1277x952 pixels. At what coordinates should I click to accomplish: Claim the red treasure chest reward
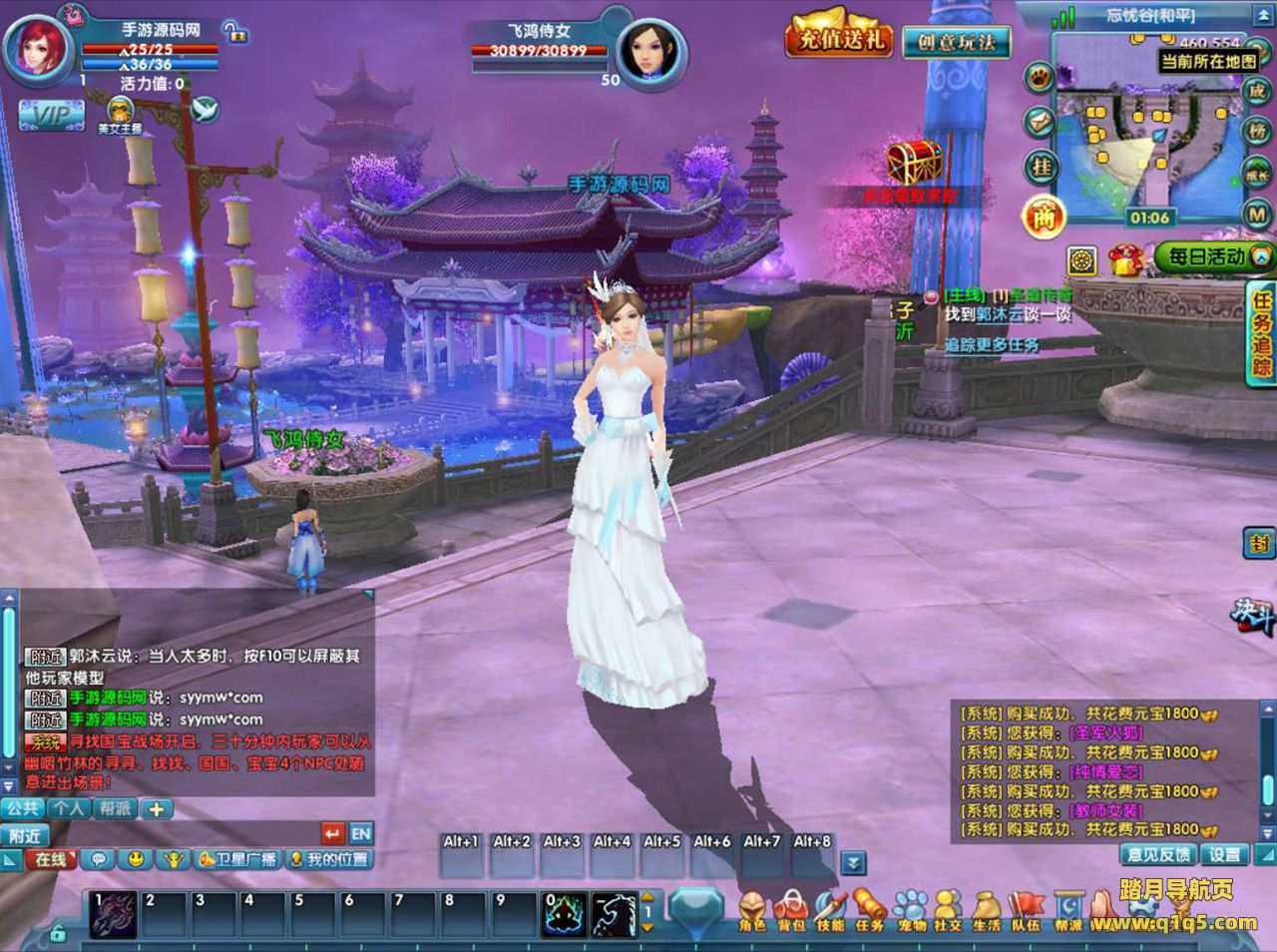click(x=914, y=163)
